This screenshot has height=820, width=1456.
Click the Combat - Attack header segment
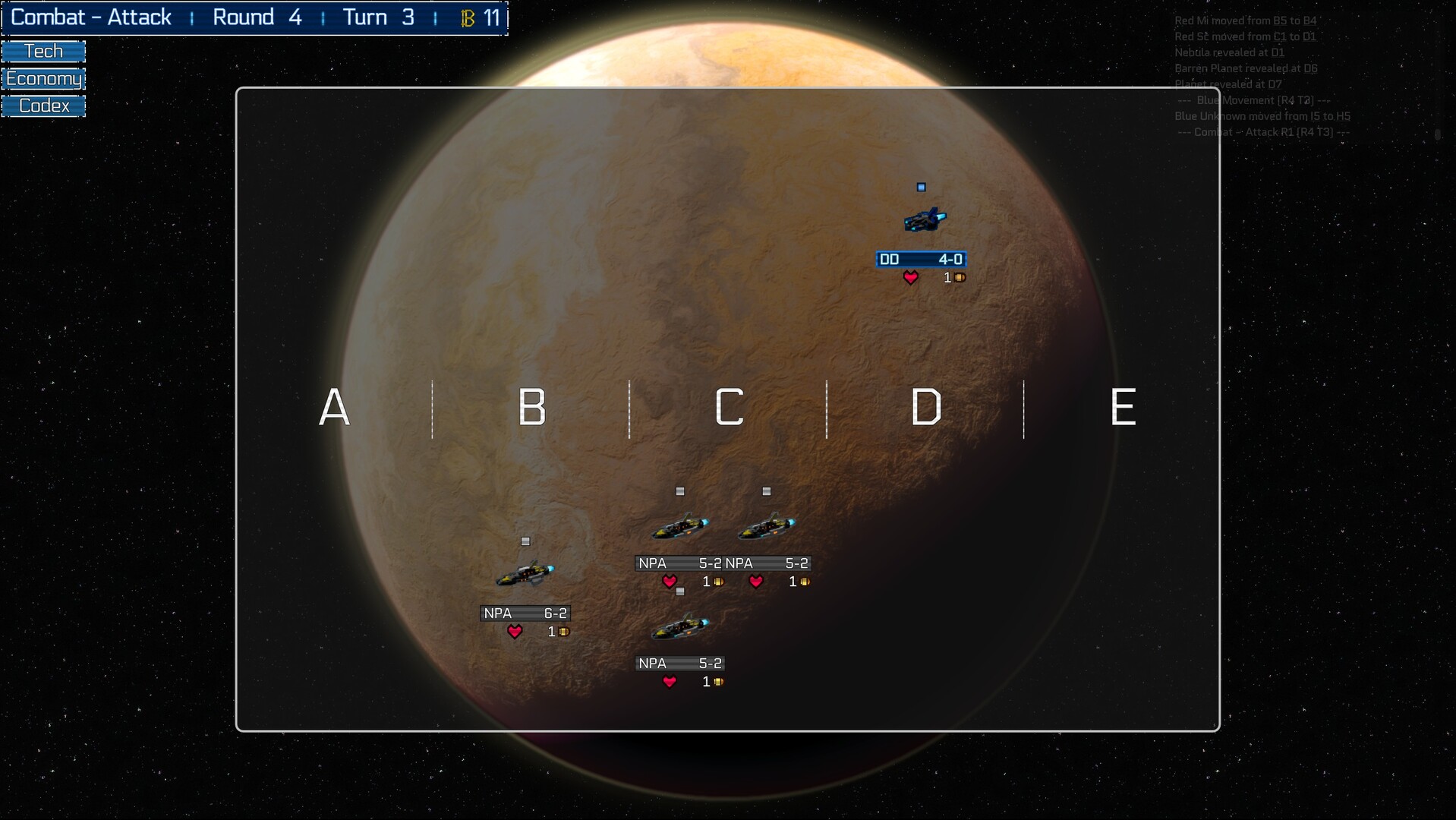93,17
